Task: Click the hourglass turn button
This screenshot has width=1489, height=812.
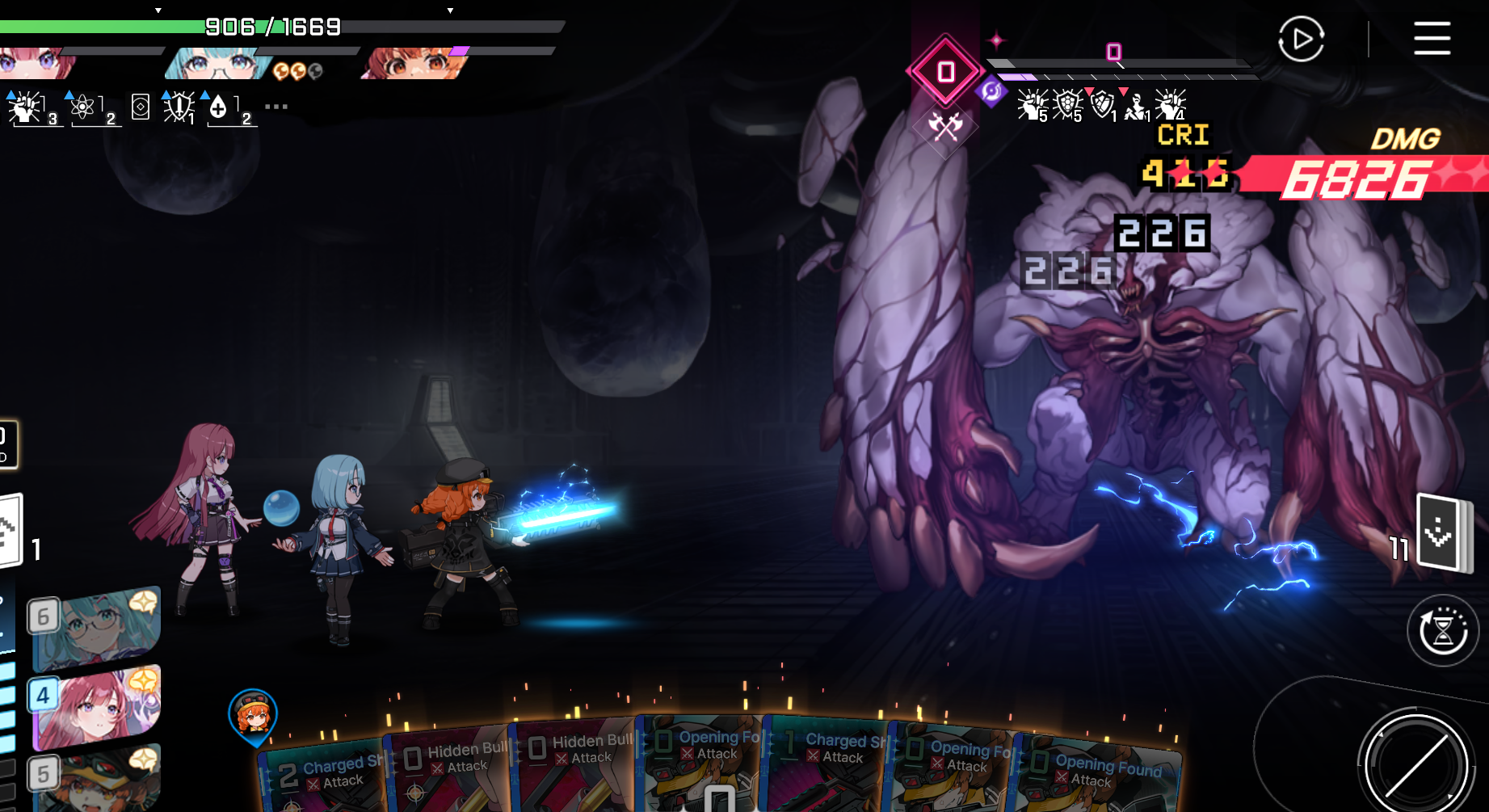Action: 1443,631
